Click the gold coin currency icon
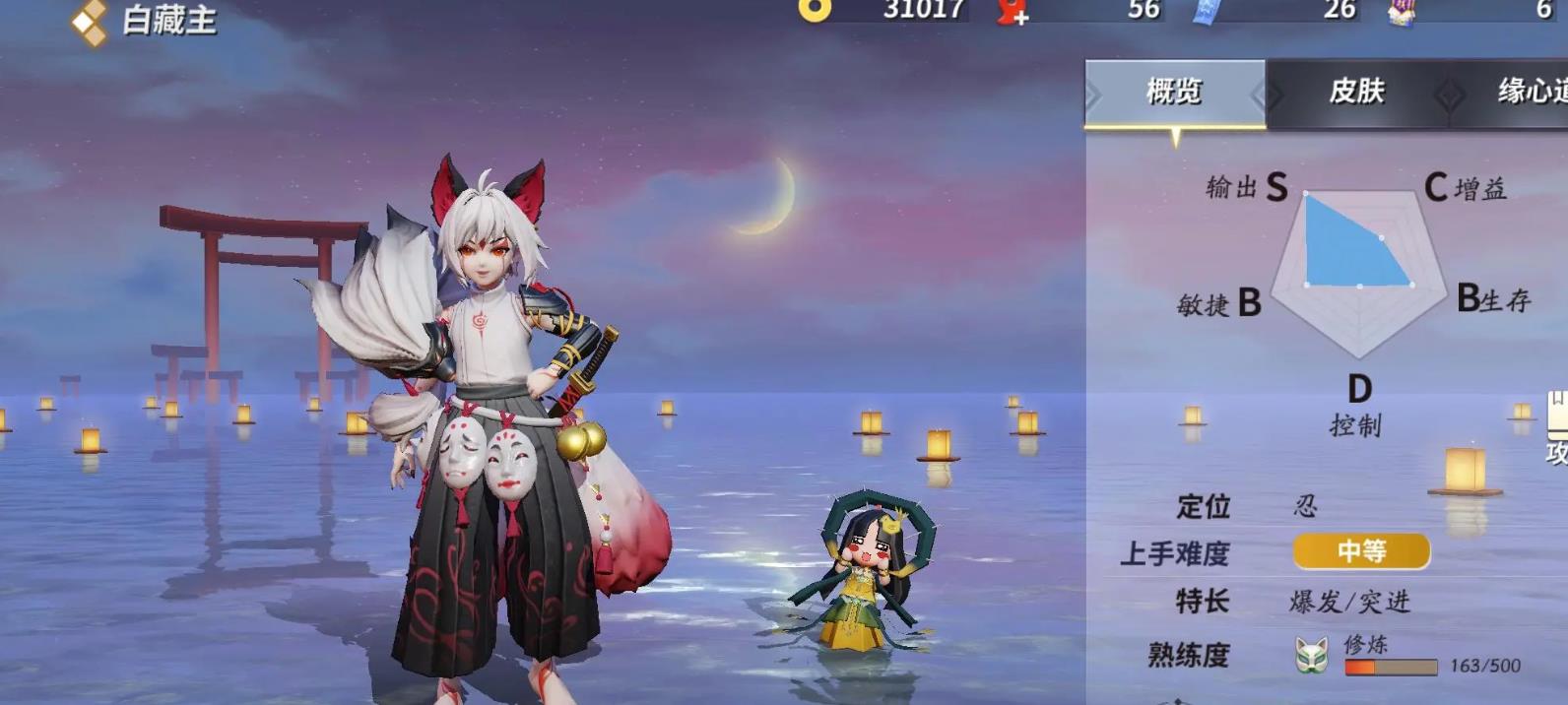The width and height of the screenshot is (1568, 705). 815,9
